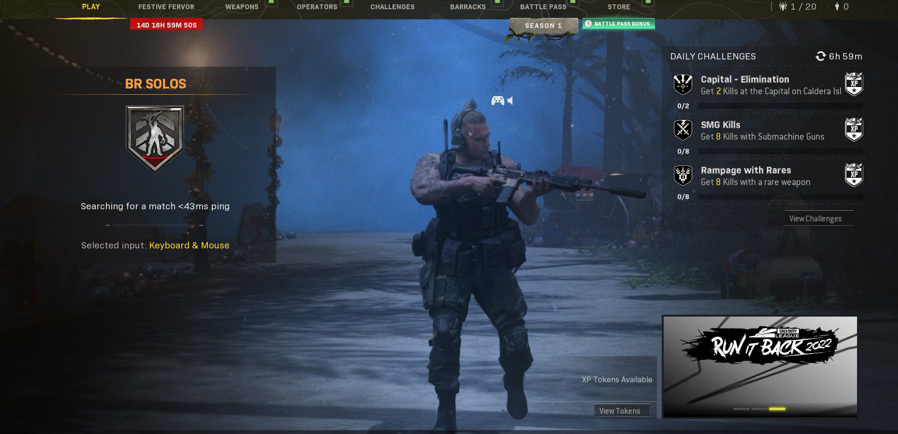Switch to the Barracks tab

pos(468,7)
